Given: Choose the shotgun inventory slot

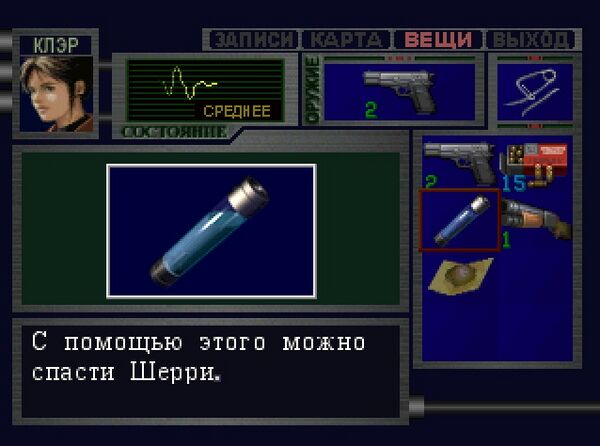Looking at the screenshot, I should pos(535,218).
